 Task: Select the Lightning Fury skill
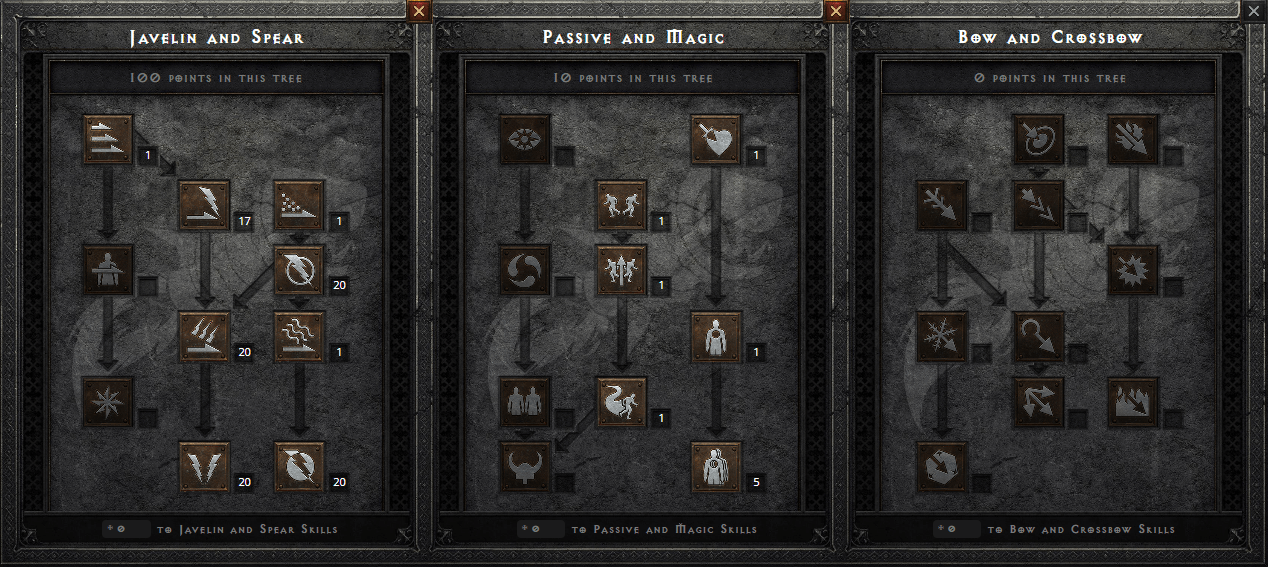click(x=299, y=467)
